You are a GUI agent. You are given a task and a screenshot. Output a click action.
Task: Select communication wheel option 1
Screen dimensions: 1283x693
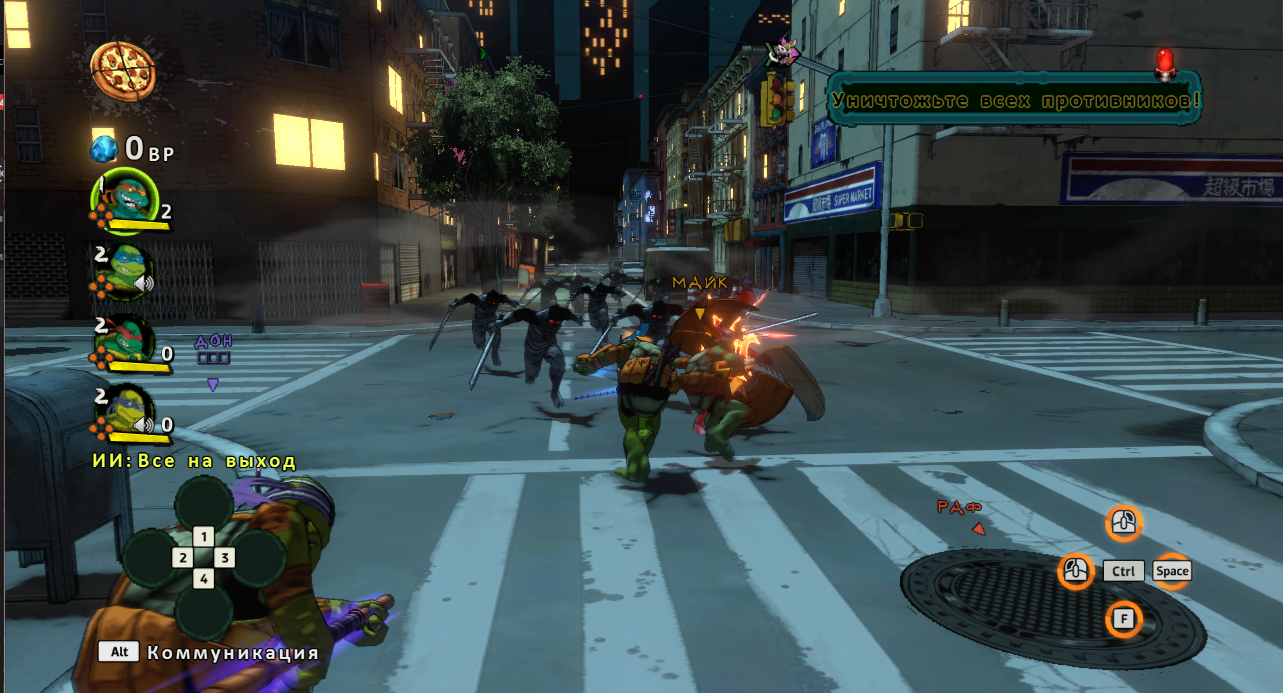point(203,537)
